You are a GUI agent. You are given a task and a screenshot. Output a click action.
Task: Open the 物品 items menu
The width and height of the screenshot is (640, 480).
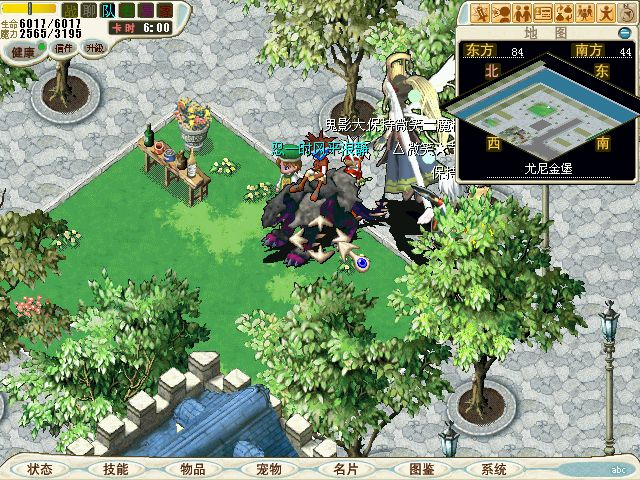192,469
